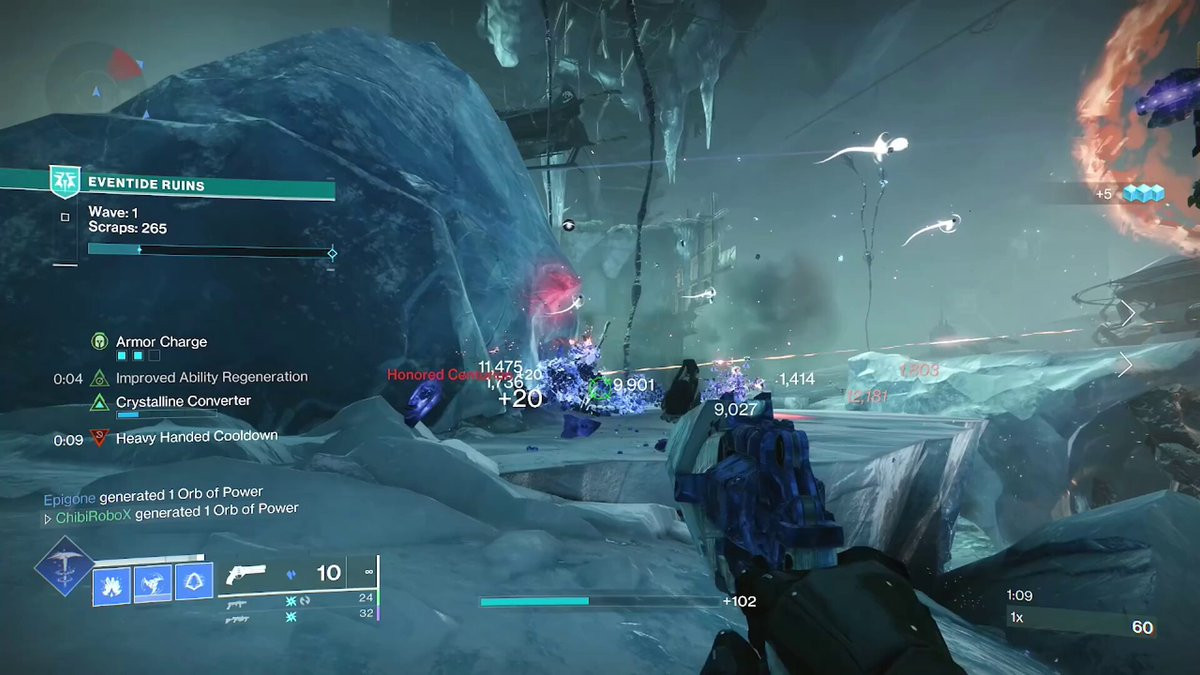Switch to the weapon with 32 ammo
This screenshot has height=675, width=1200.
236,617
